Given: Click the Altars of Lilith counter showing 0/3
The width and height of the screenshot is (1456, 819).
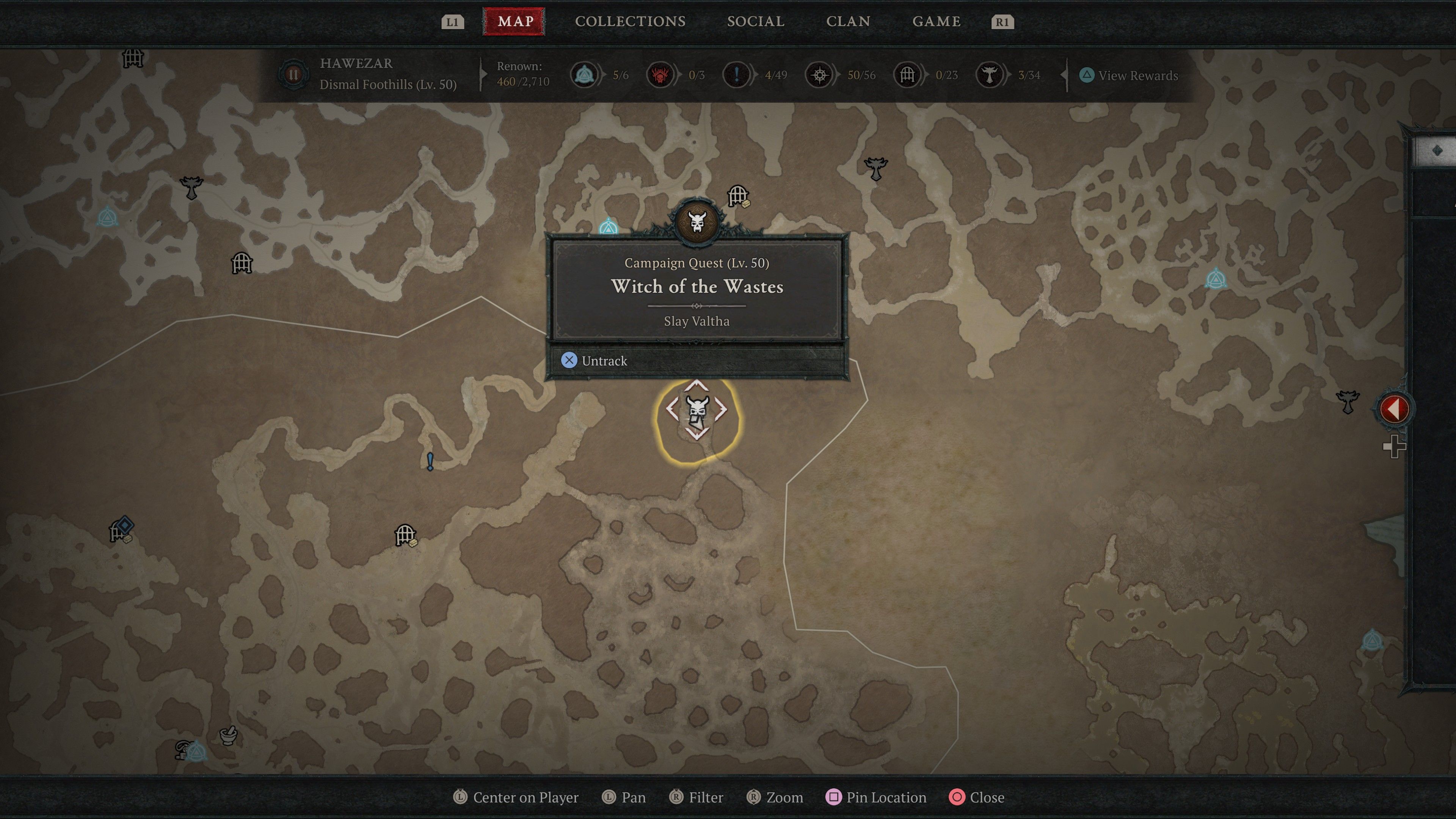Looking at the screenshot, I should coord(661,74).
